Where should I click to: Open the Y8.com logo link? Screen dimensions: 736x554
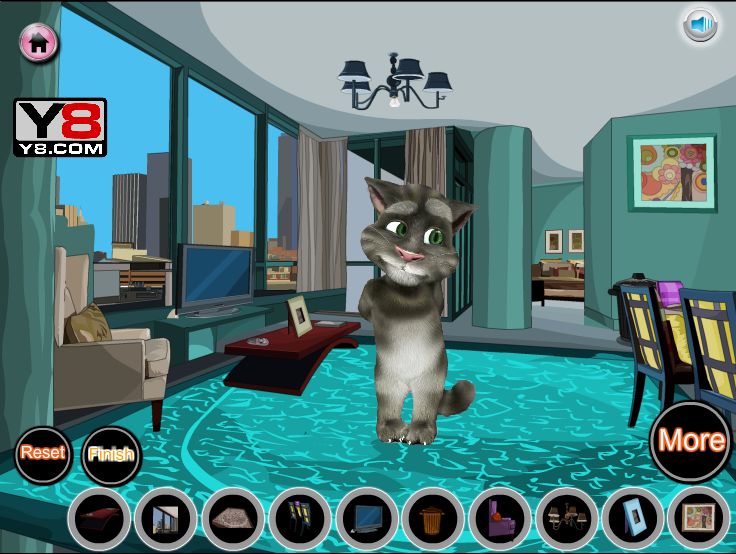(60, 127)
